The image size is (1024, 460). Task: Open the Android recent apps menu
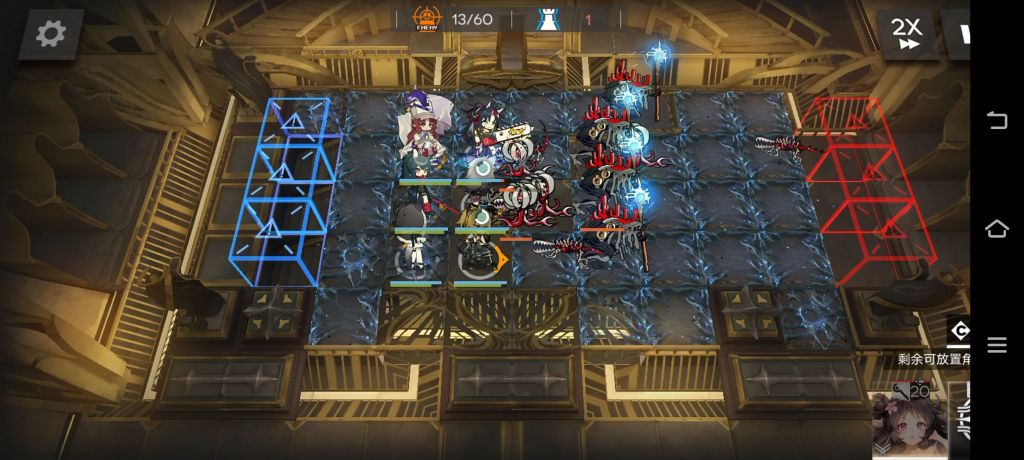tap(997, 345)
